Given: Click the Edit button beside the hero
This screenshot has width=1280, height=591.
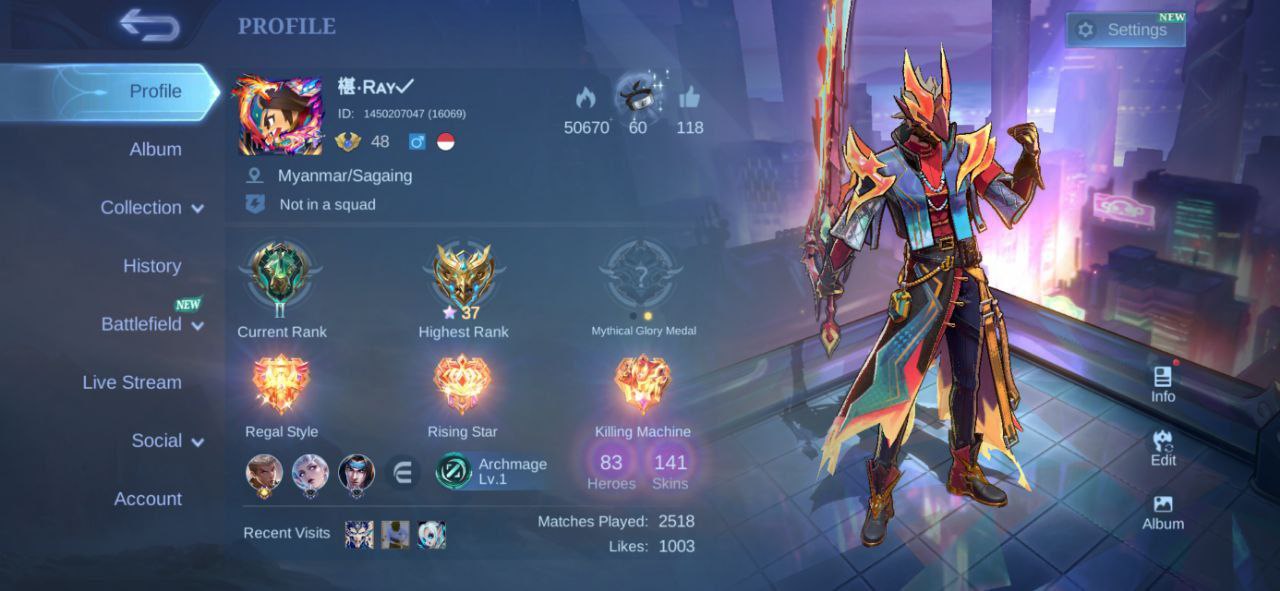Looking at the screenshot, I should pyautogui.click(x=1163, y=447).
